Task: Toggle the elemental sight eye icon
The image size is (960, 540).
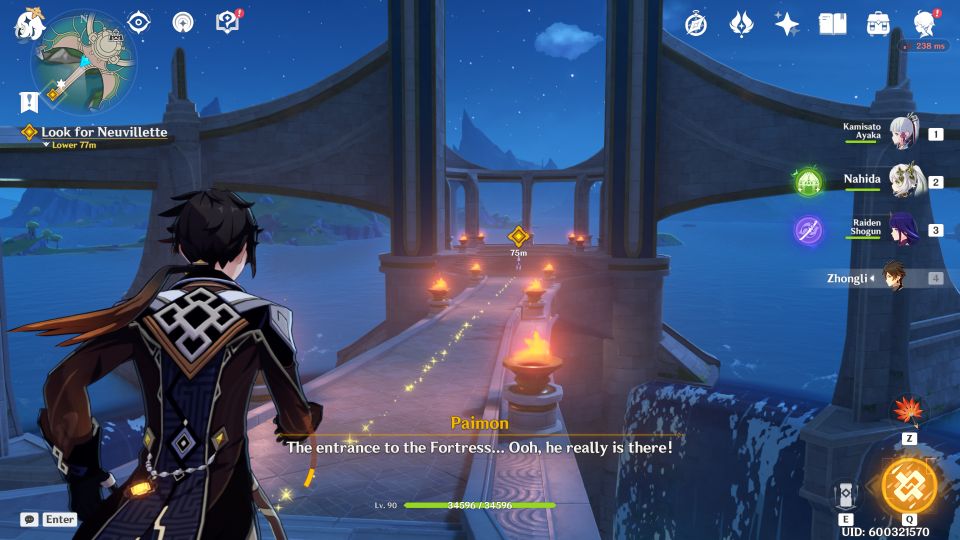Action: 139,22
